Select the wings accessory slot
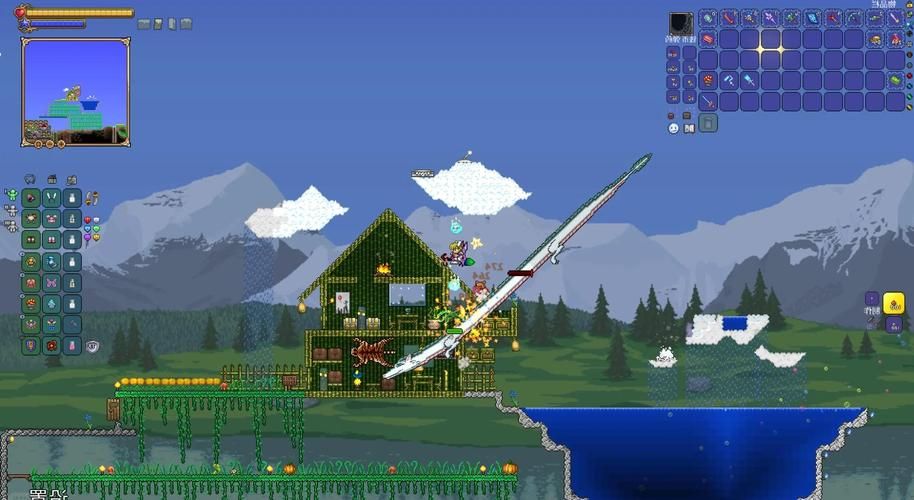Viewport: 914px width, 500px height. [52, 197]
